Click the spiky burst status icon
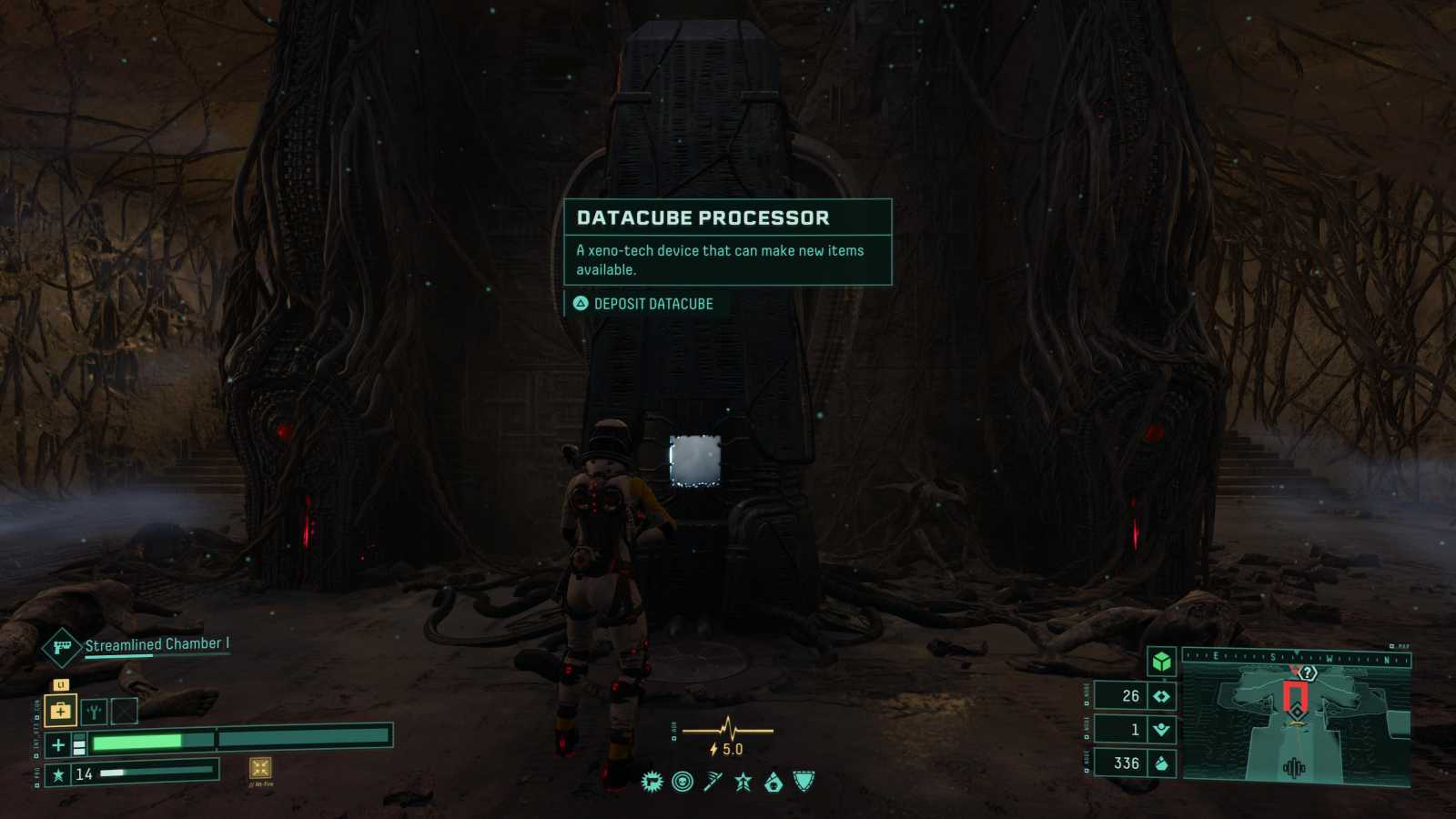 pyautogui.click(x=652, y=782)
